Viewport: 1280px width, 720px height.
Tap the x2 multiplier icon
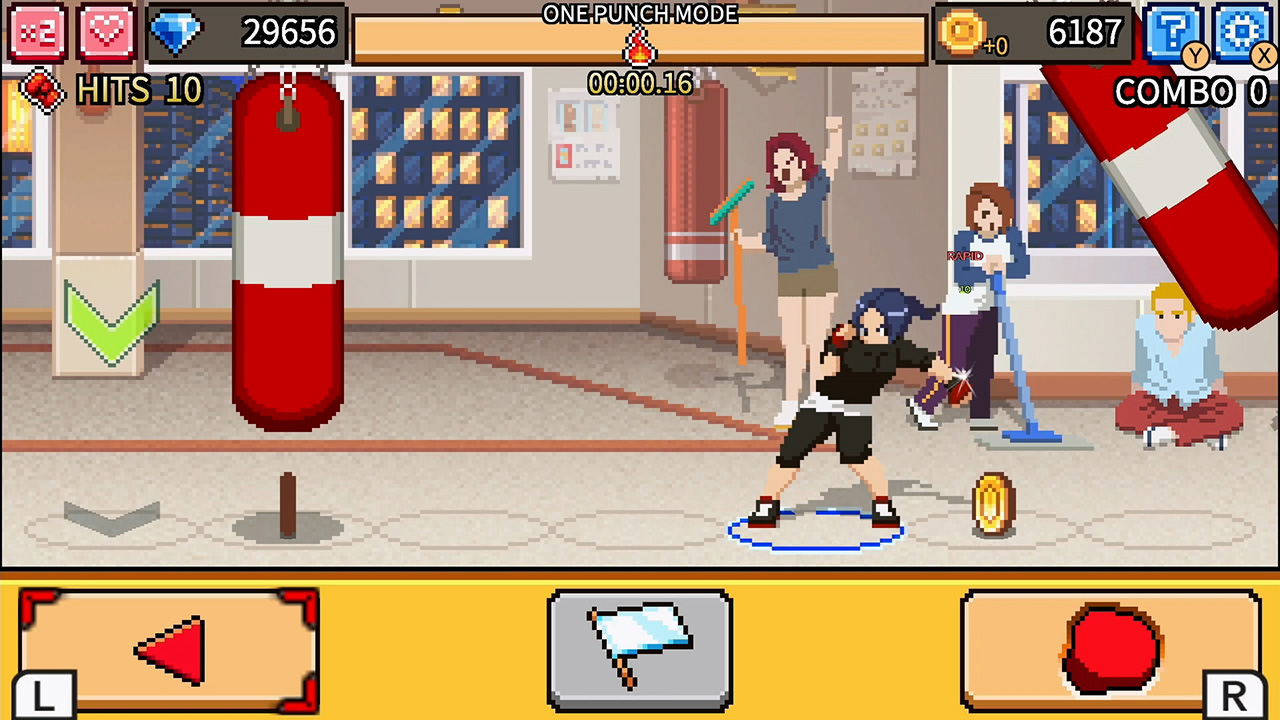coord(37,32)
